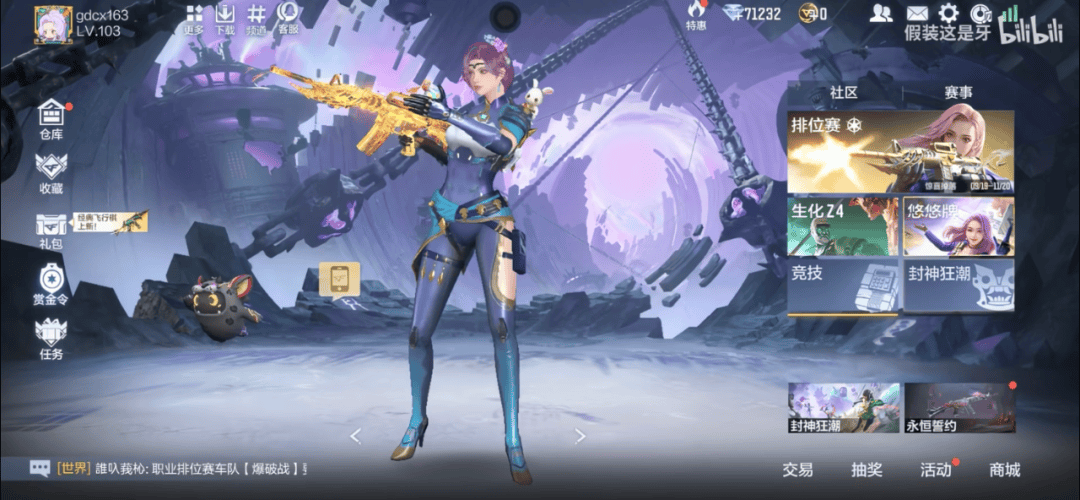Open the 下载 (Download) icon
1080x500 pixels.
(225, 18)
